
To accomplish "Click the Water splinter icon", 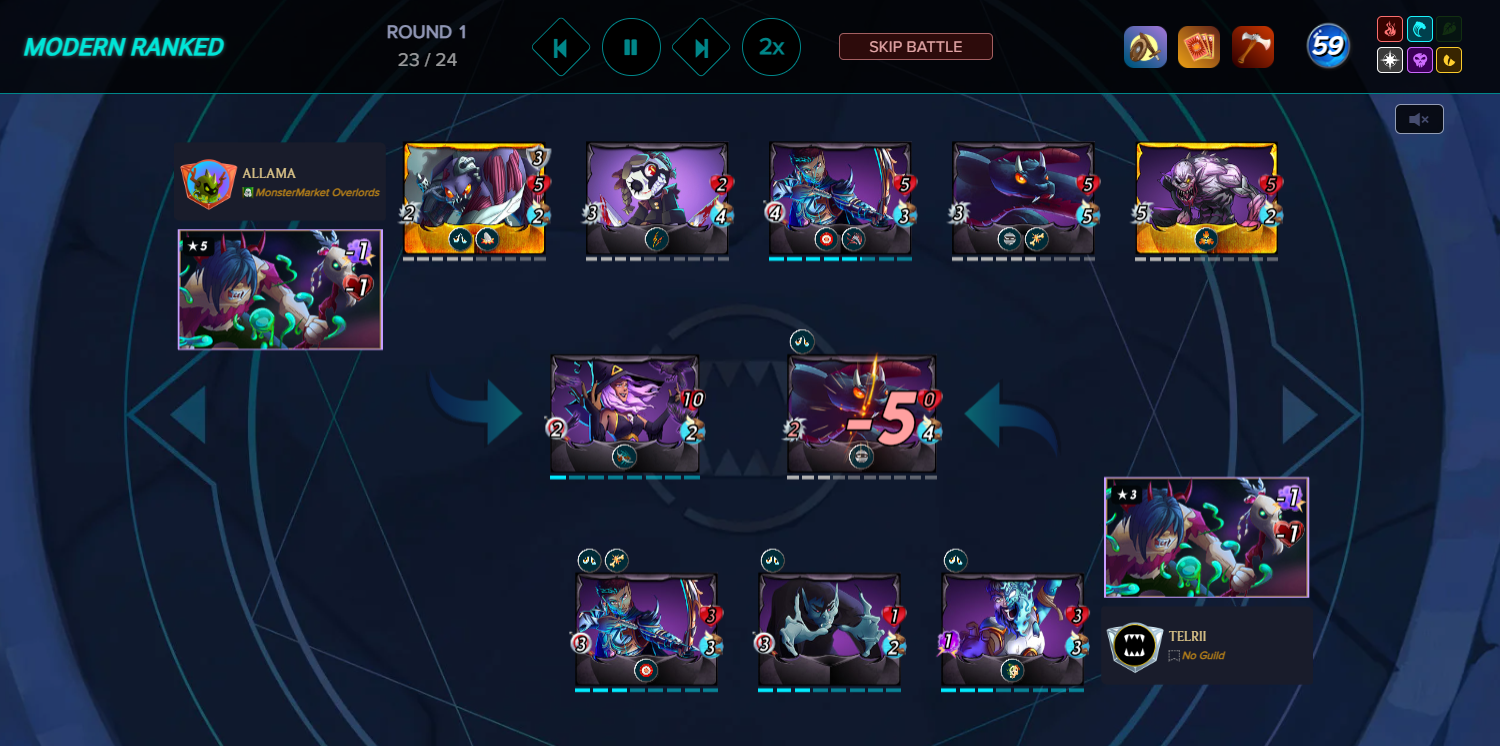I will 1421,30.
